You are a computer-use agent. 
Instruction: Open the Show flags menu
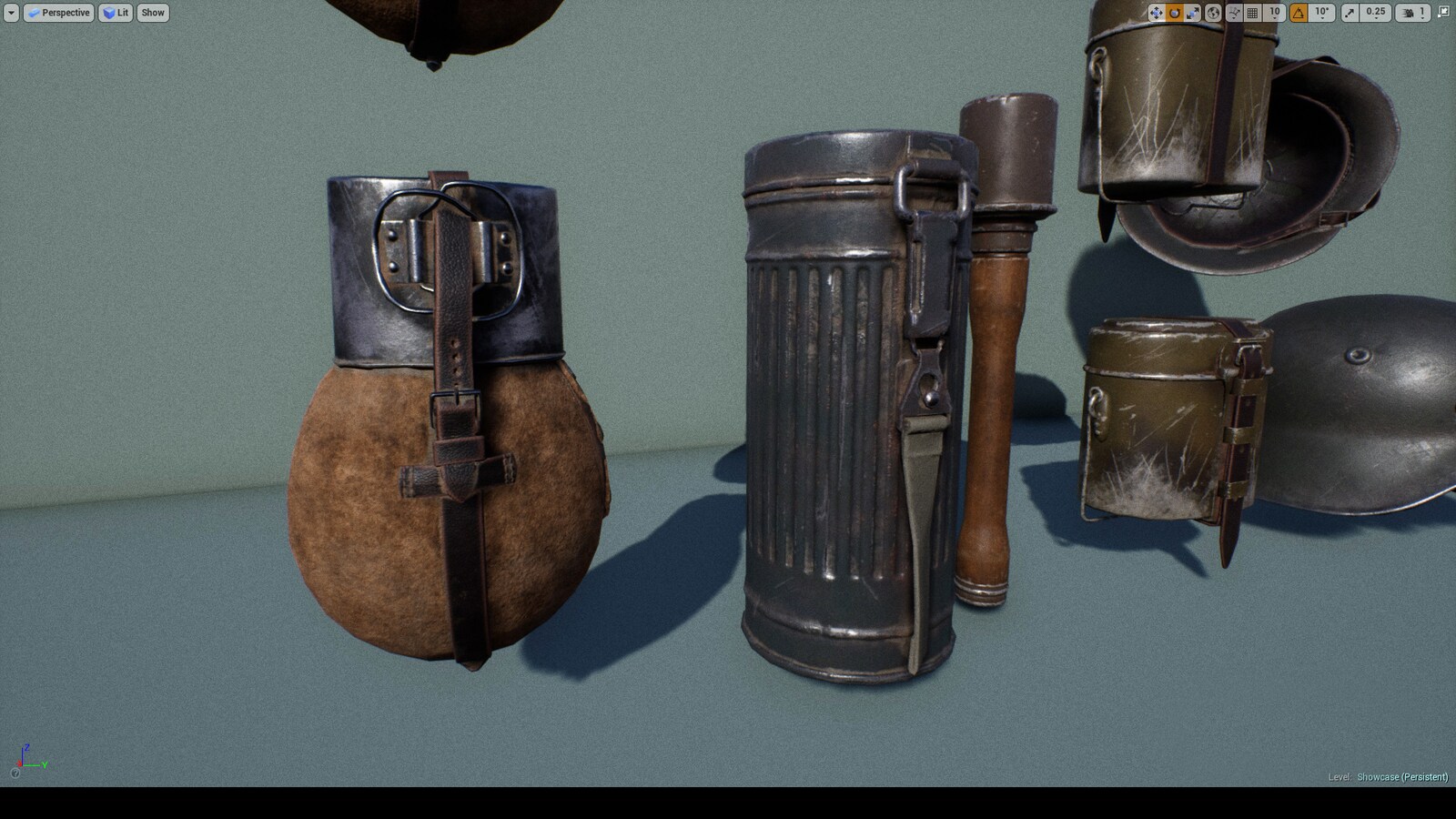(x=152, y=12)
